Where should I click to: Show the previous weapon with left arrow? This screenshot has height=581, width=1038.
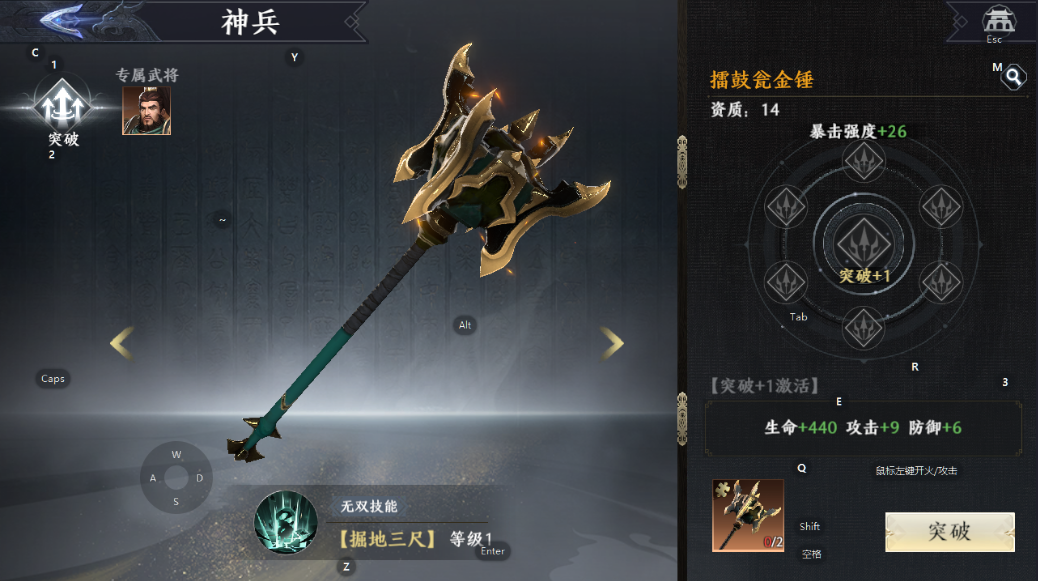tap(121, 343)
